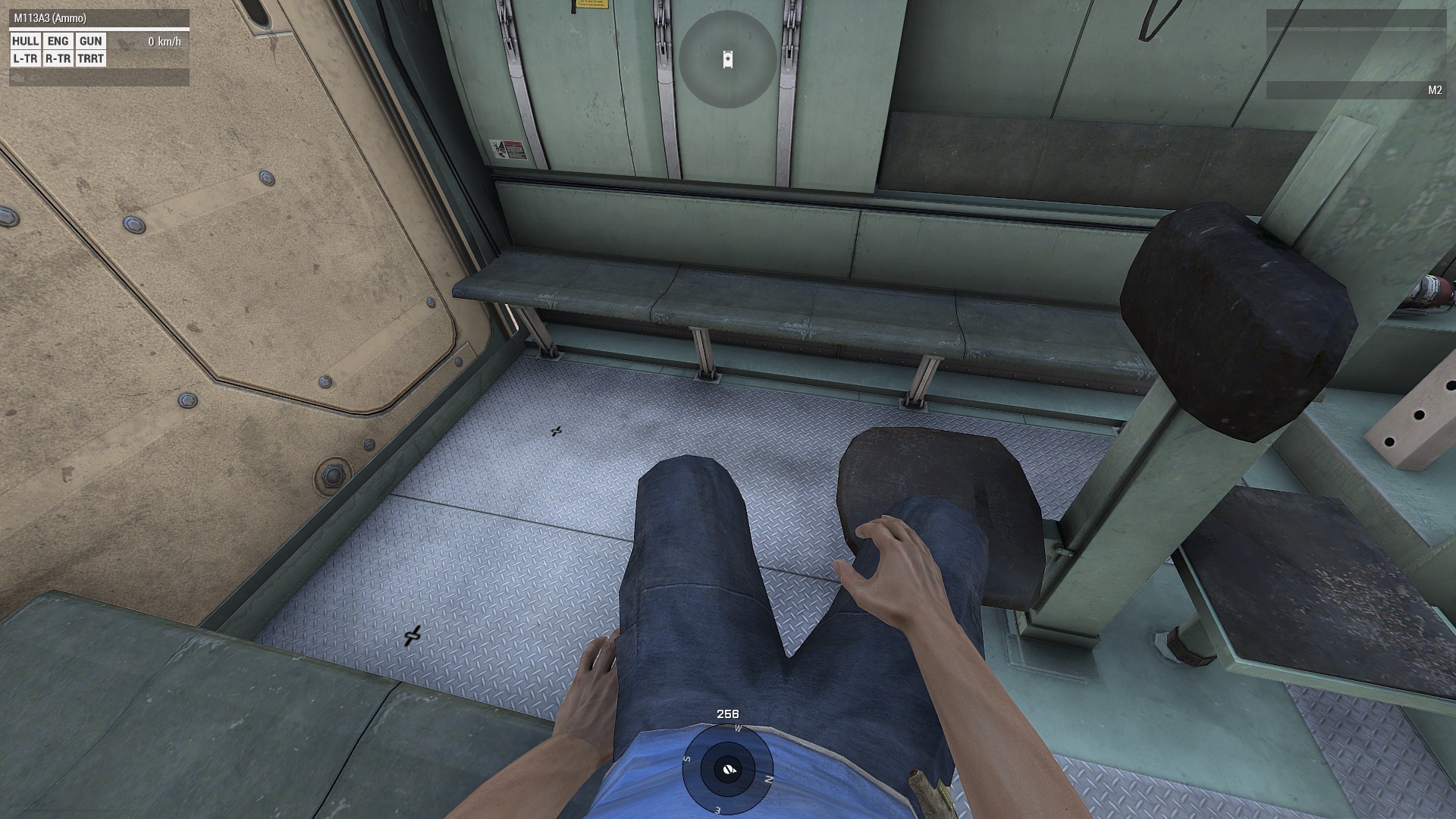
Task: Select the TRRT turret indicator
Action: pyautogui.click(x=90, y=59)
